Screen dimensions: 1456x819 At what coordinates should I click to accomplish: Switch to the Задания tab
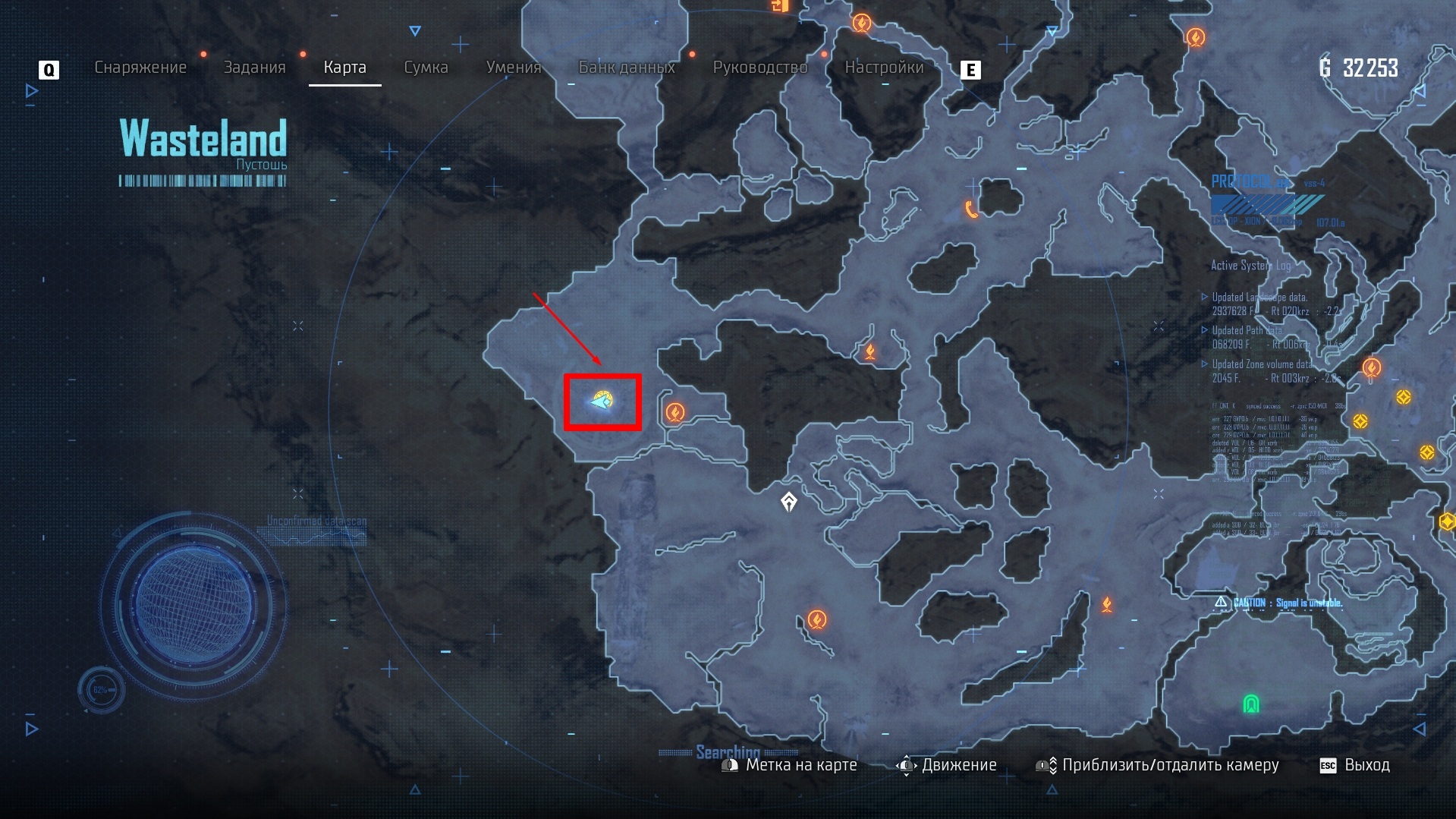click(254, 68)
